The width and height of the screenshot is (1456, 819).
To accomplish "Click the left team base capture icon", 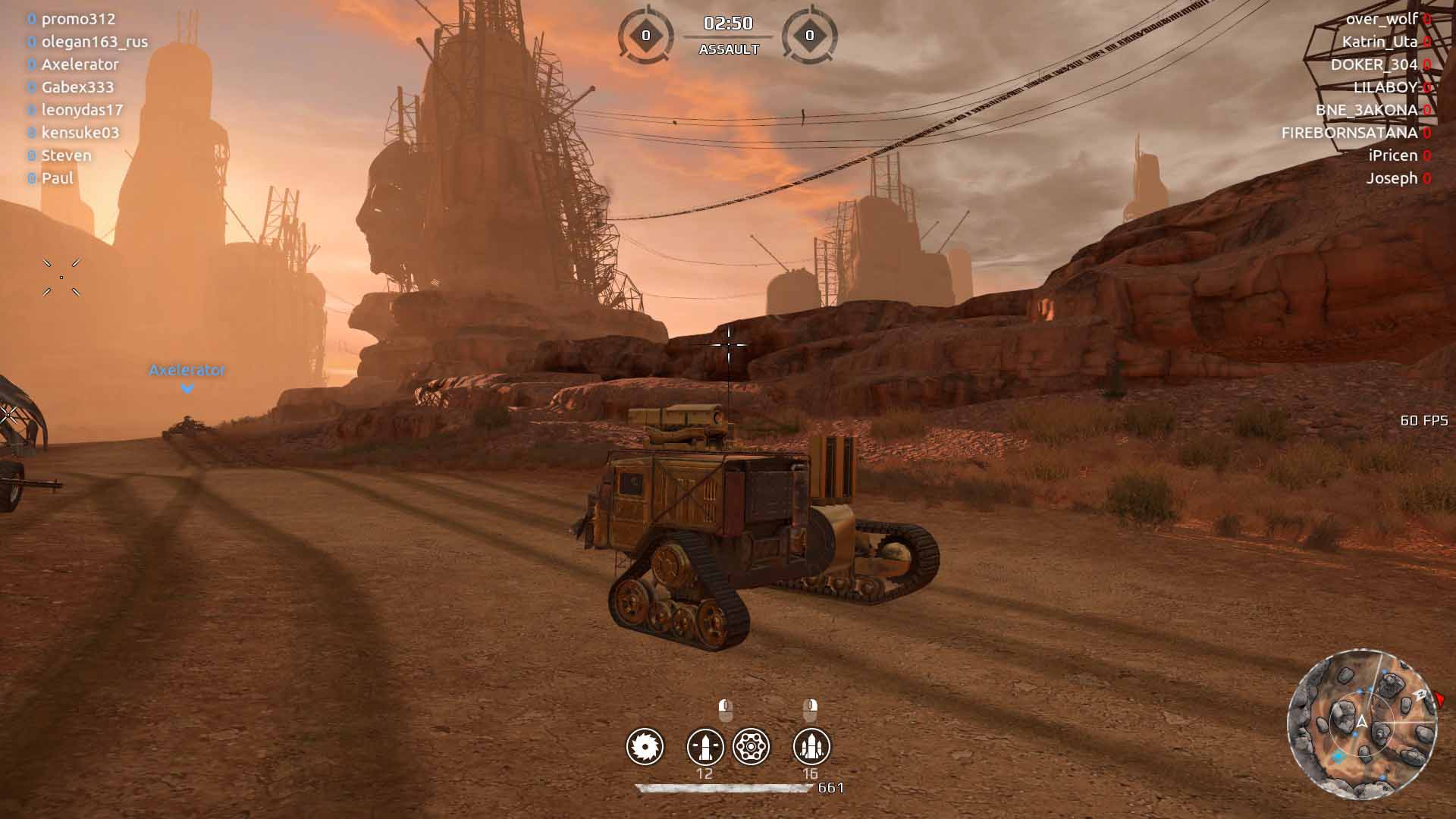I will click(x=645, y=35).
